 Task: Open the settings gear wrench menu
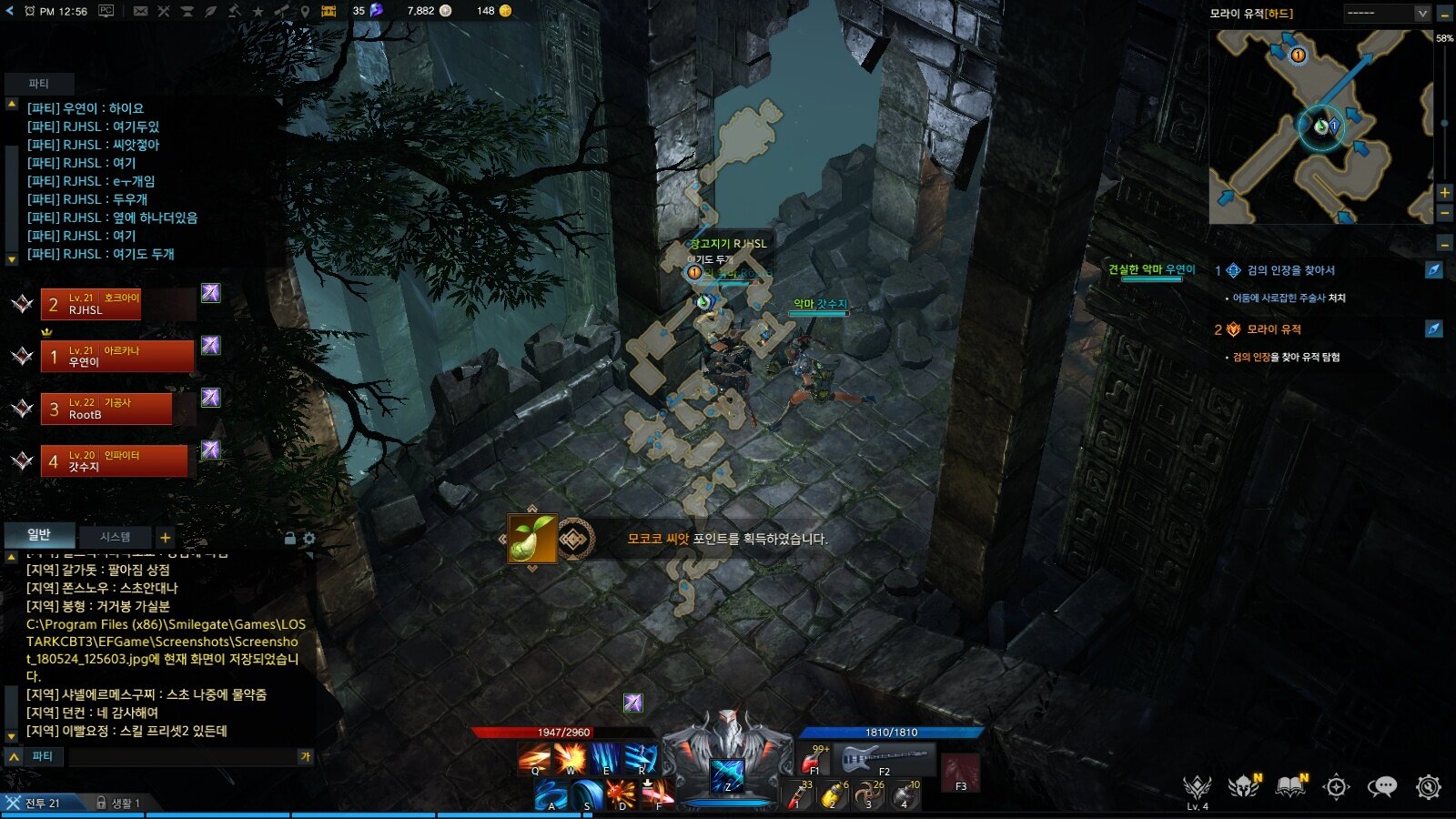[x=1429, y=787]
